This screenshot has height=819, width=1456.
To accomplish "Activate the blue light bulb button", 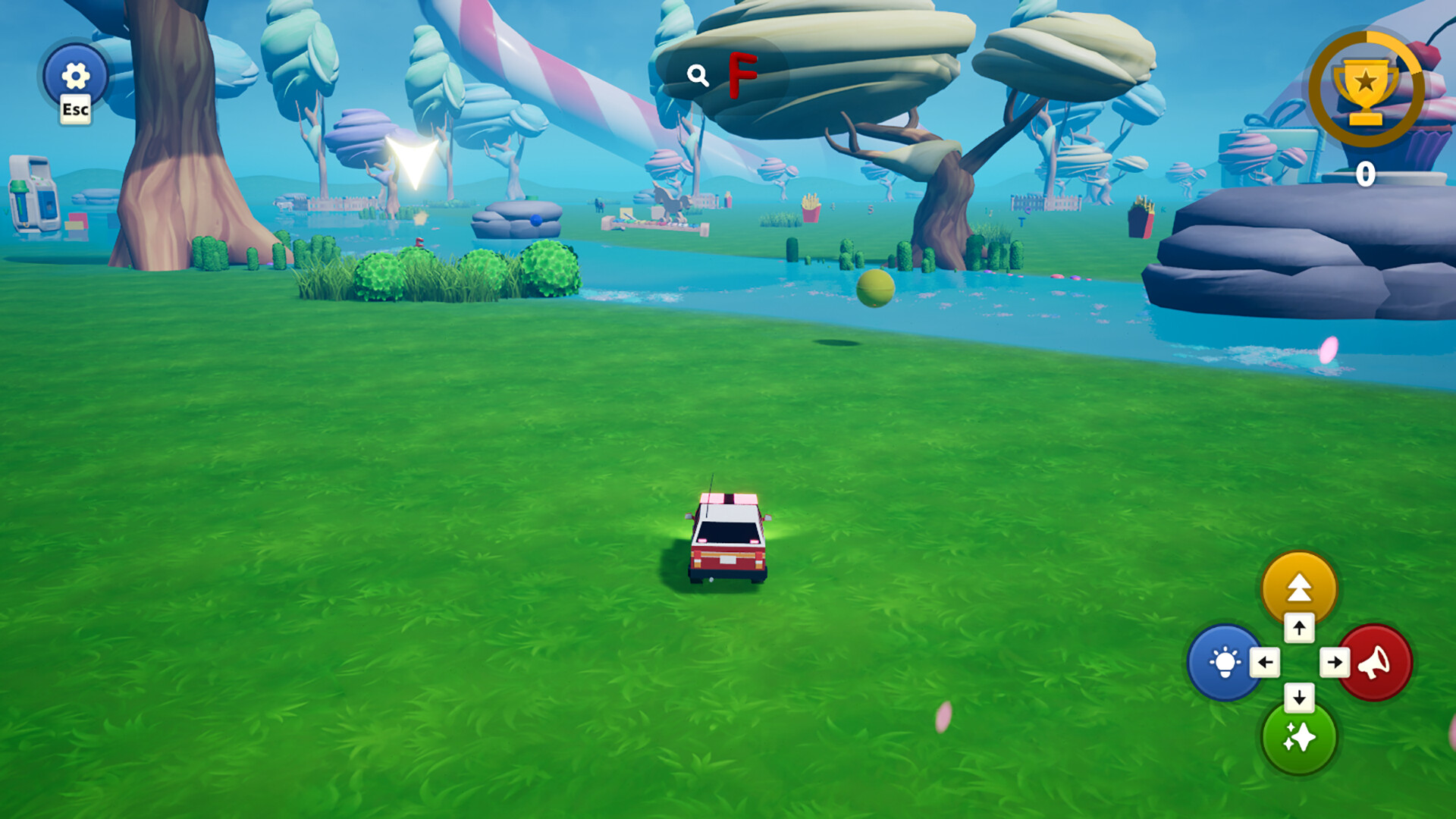I will point(1223,662).
